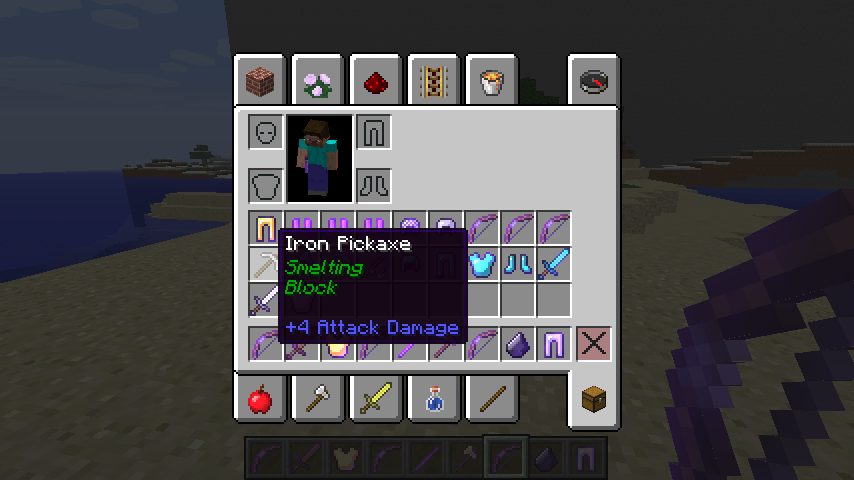Open the Decoration Blocks flower tab
854x480 pixels.
[320, 82]
